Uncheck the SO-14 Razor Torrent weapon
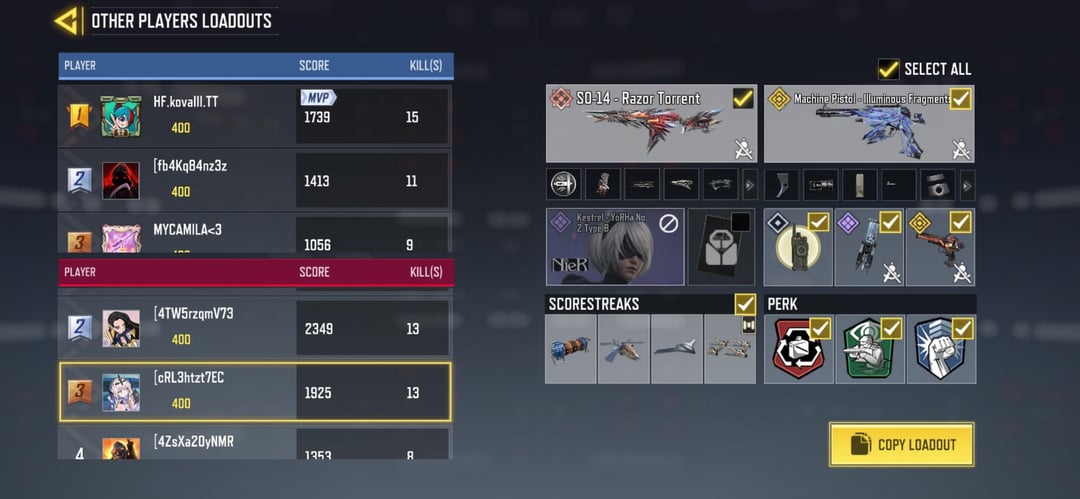 tap(743, 98)
